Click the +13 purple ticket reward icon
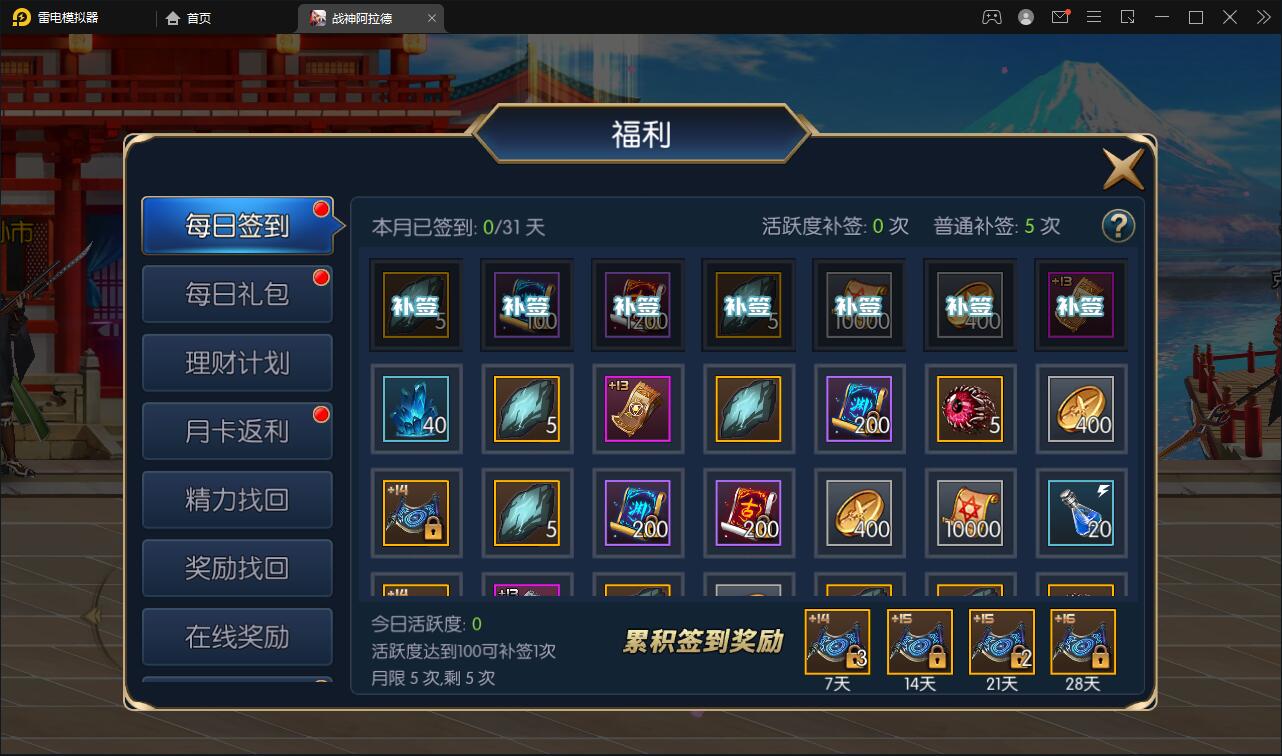The height and width of the screenshot is (756, 1282). coord(638,408)
